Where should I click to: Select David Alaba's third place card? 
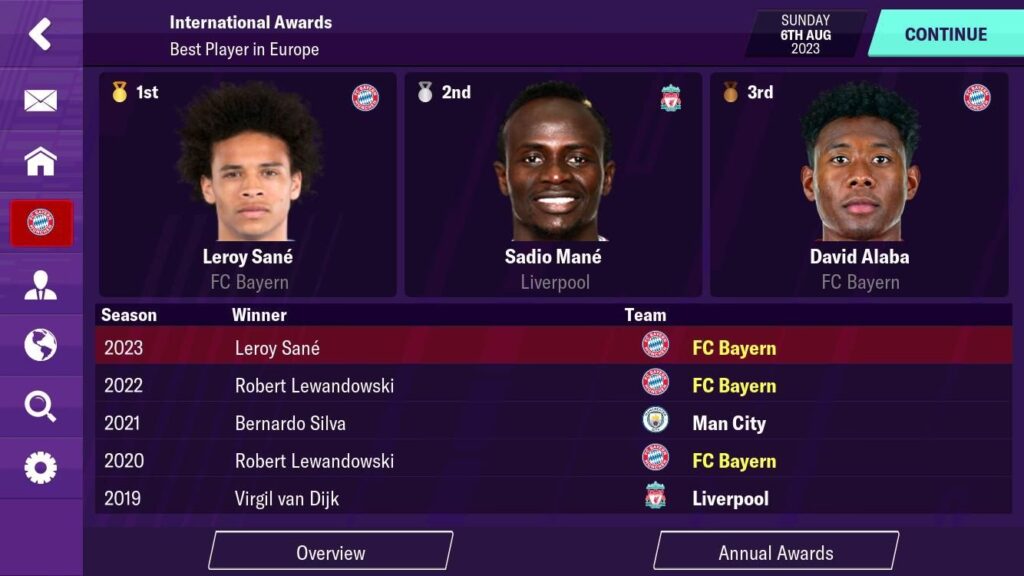point(859,185)
